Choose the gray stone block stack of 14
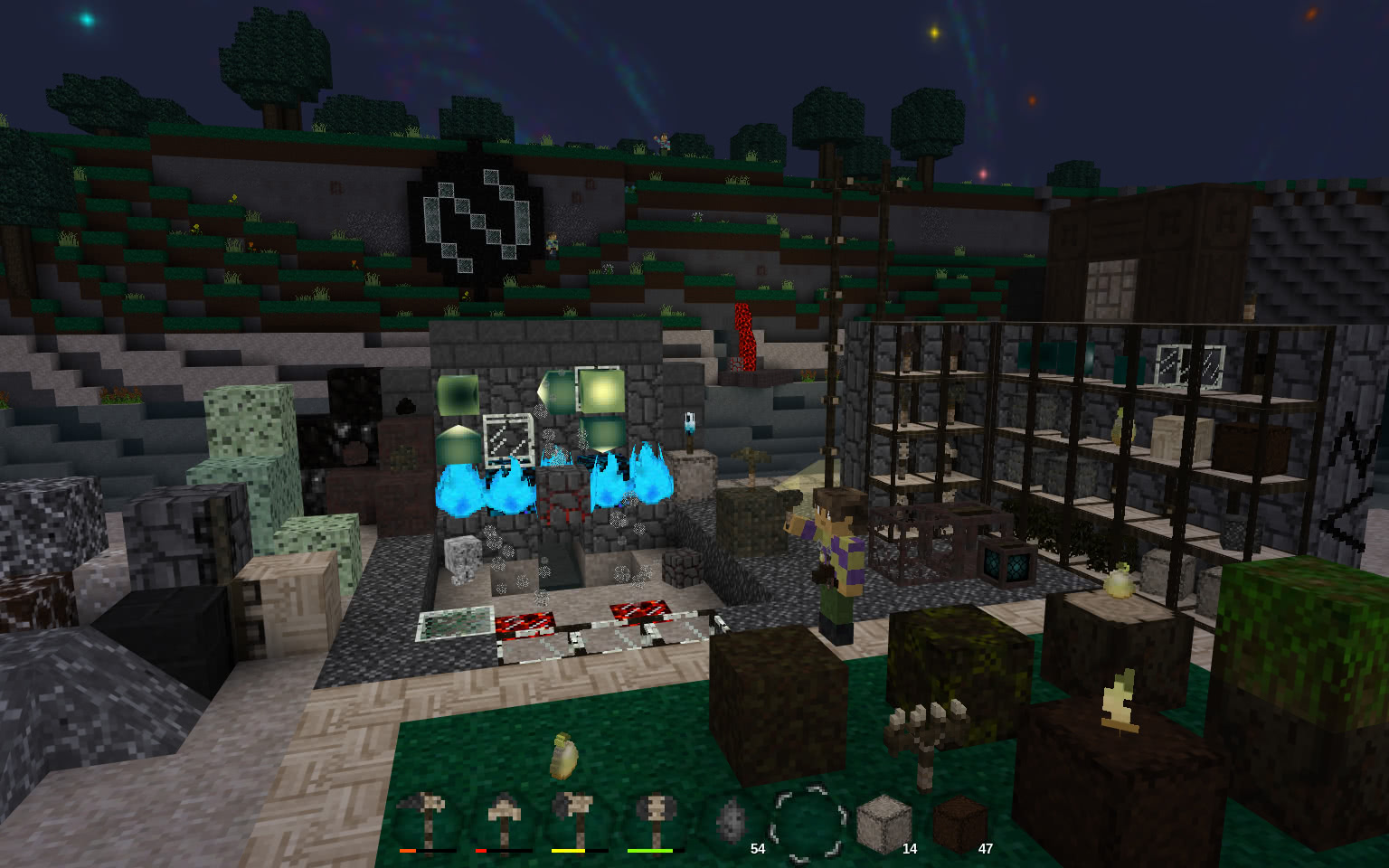Image resolution: width=1389 pixels, height=868 pixels. click(883, 824)
